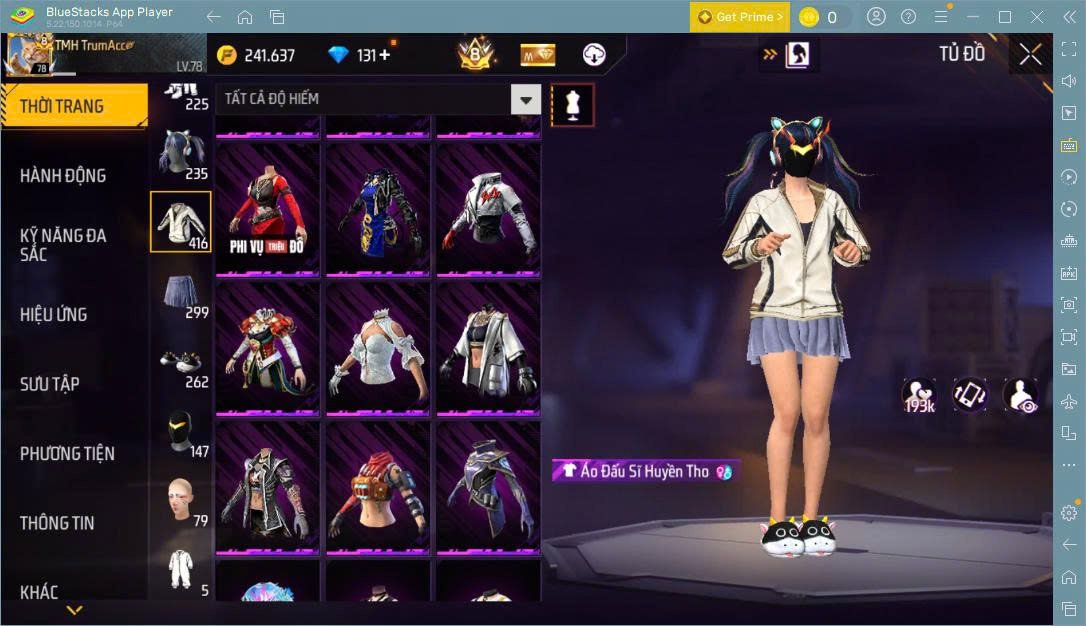Switch to the Hành Động tab
The image size is (1086, 626).
63,176
